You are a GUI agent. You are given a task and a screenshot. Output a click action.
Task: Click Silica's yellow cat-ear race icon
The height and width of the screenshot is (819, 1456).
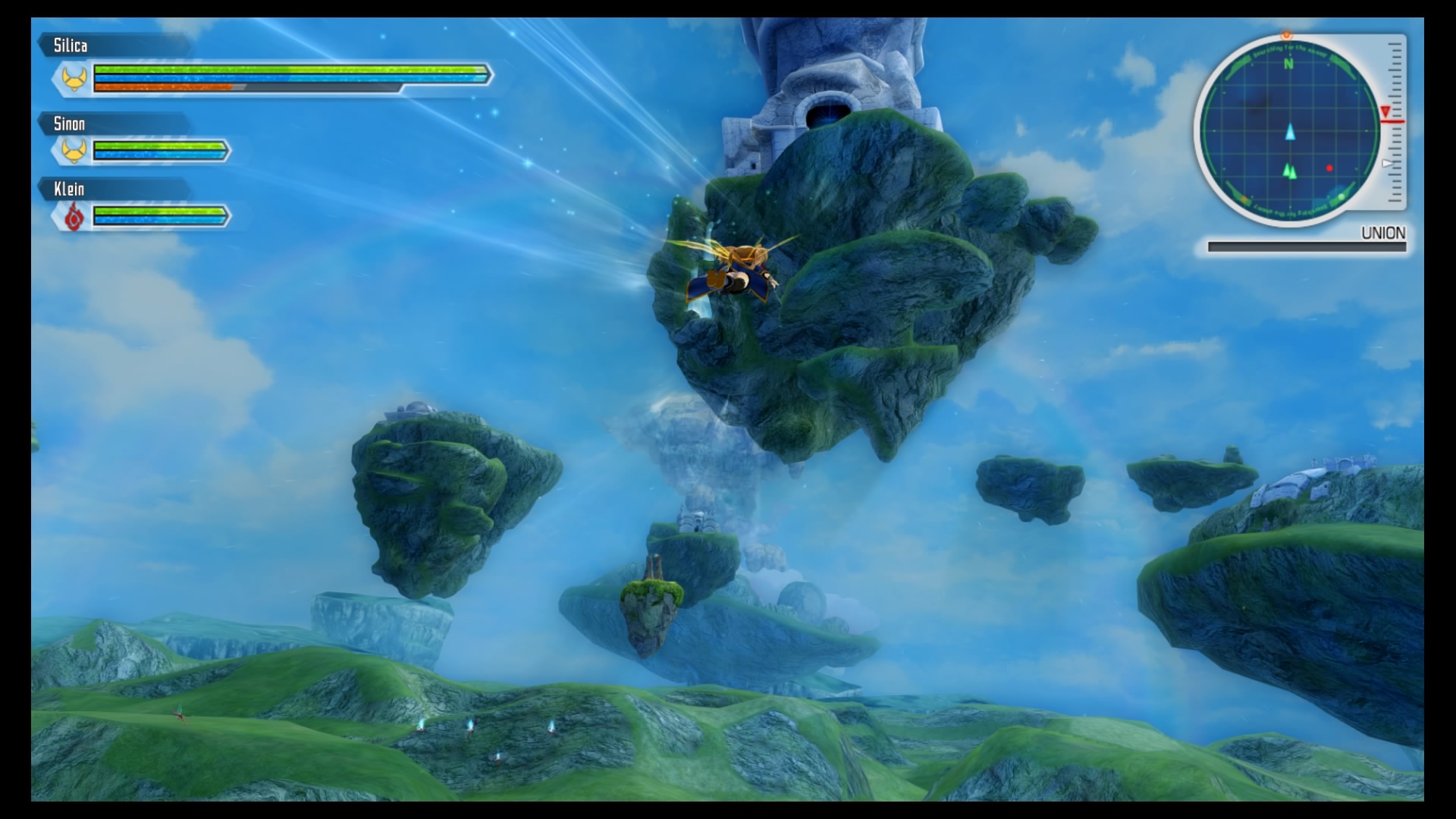(74, 78)
